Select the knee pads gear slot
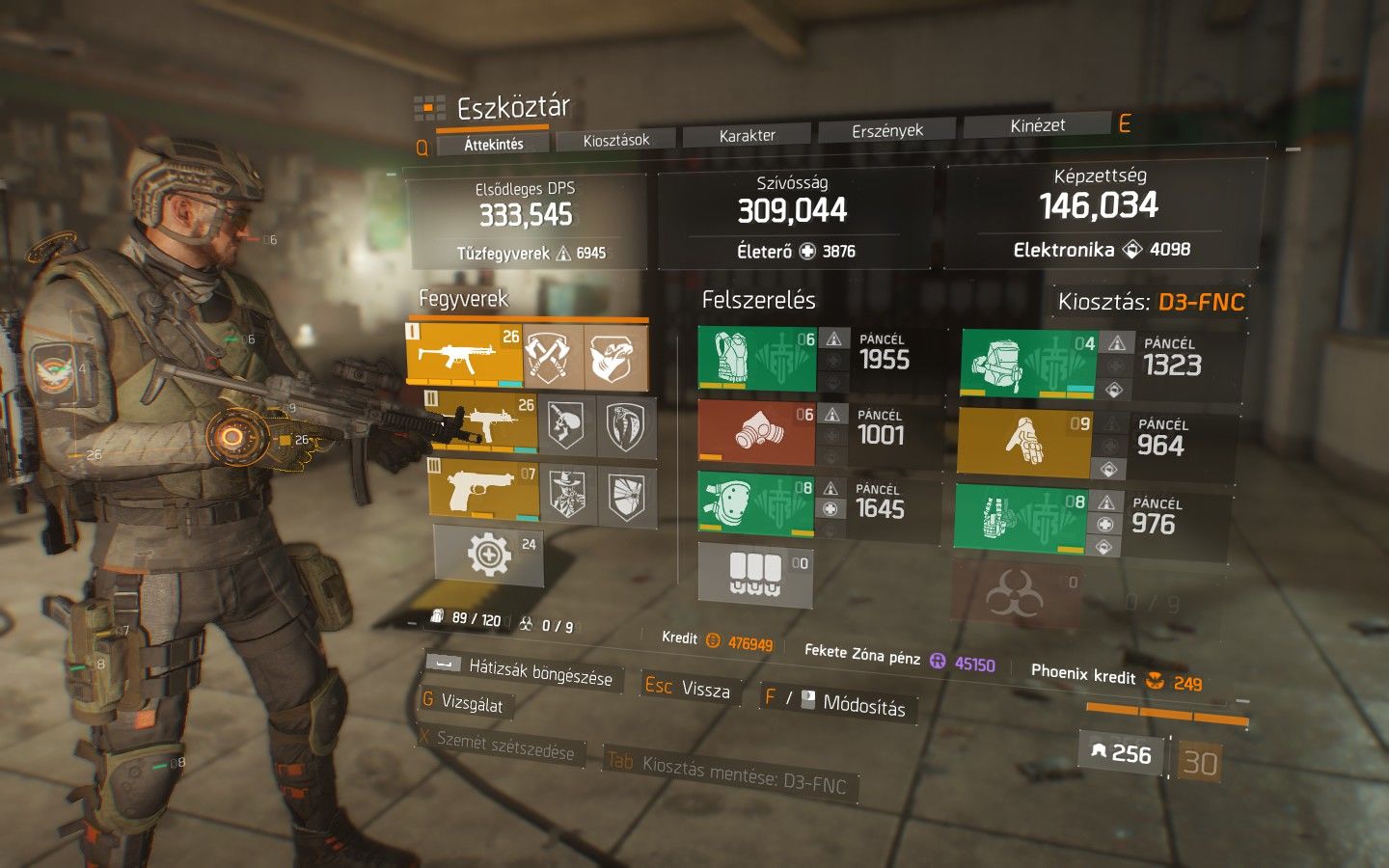Viewport: 1389px width, 868px height. point(757,503)
